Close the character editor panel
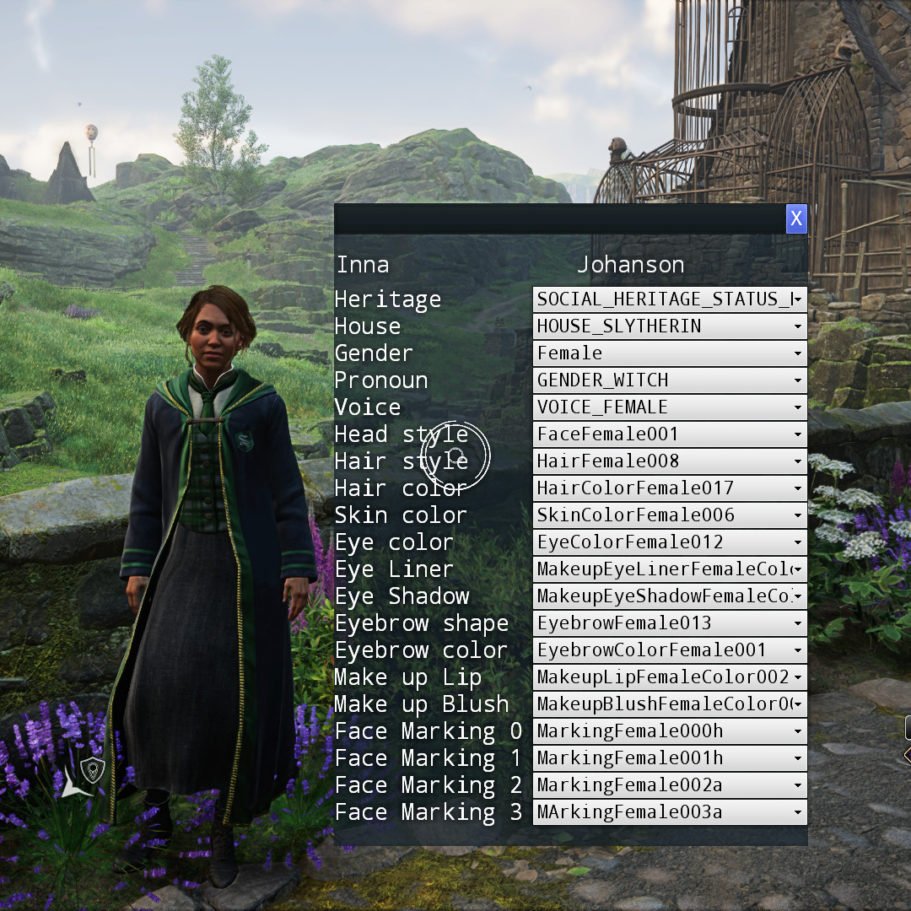911x911 pixels. (796, 218)
